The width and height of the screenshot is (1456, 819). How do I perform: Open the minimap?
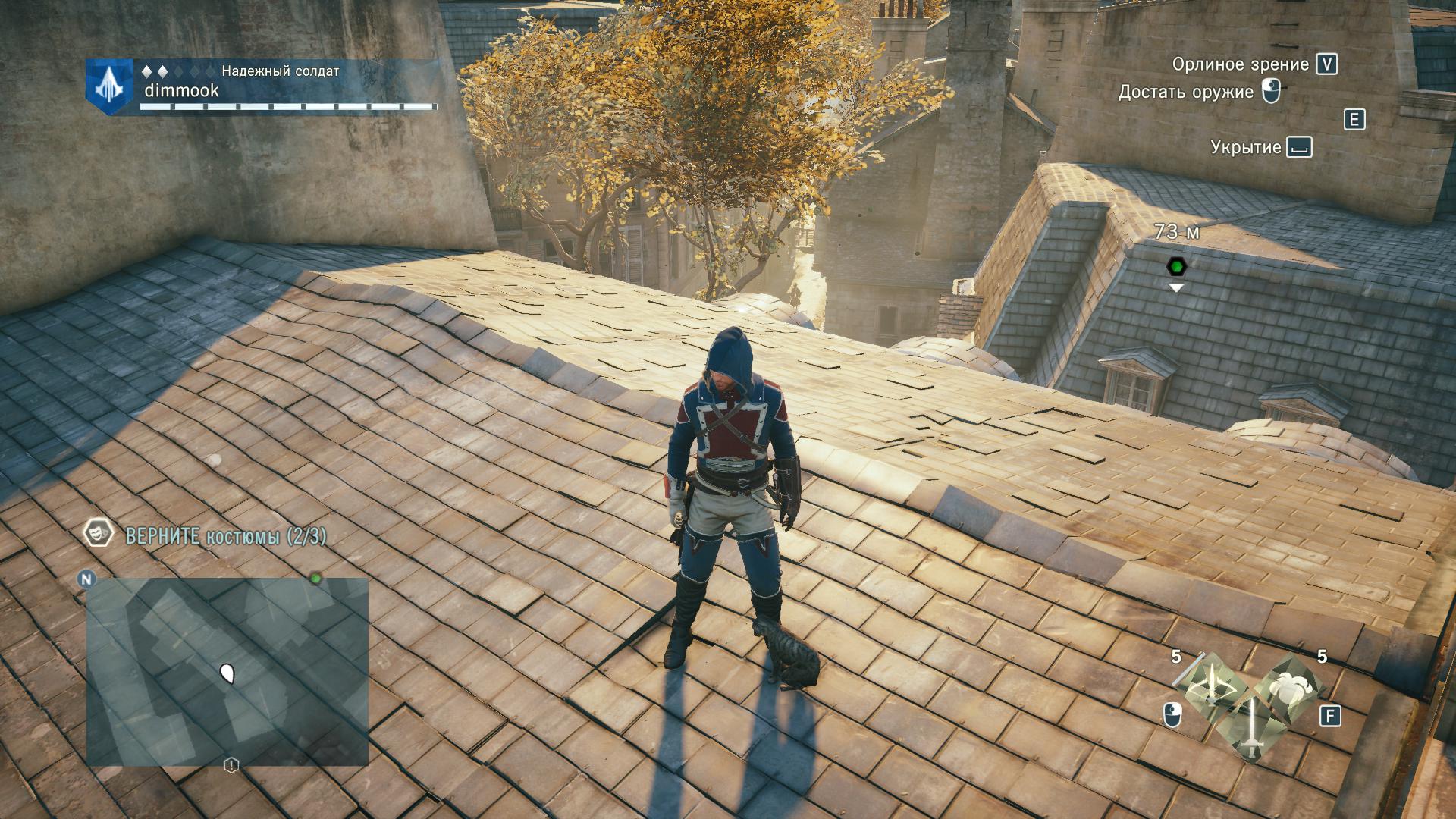click(227, 671)
